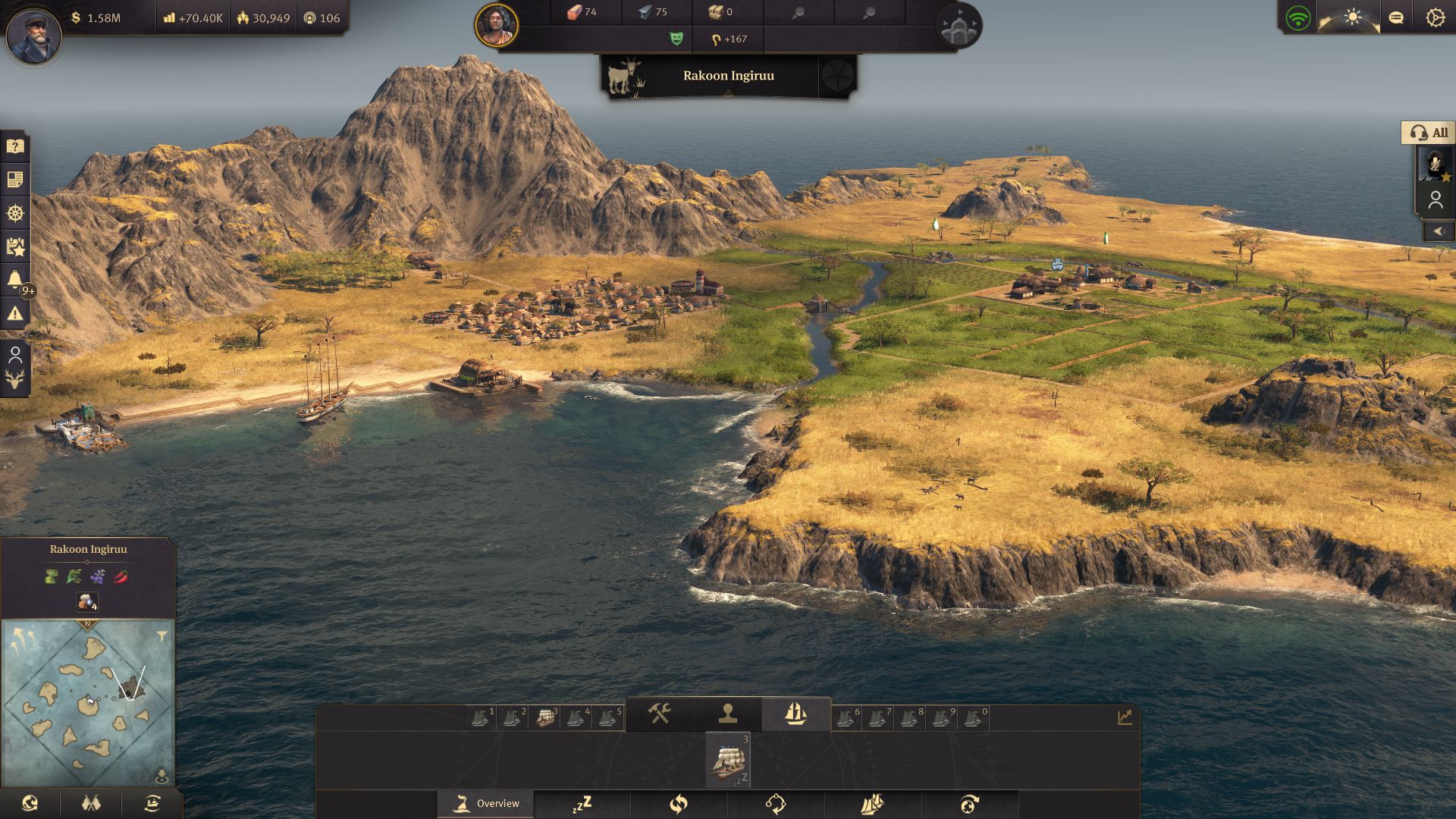Mute the voice chat microphone
Viewport: 1456px width, 819px height.
point(1435,165)
